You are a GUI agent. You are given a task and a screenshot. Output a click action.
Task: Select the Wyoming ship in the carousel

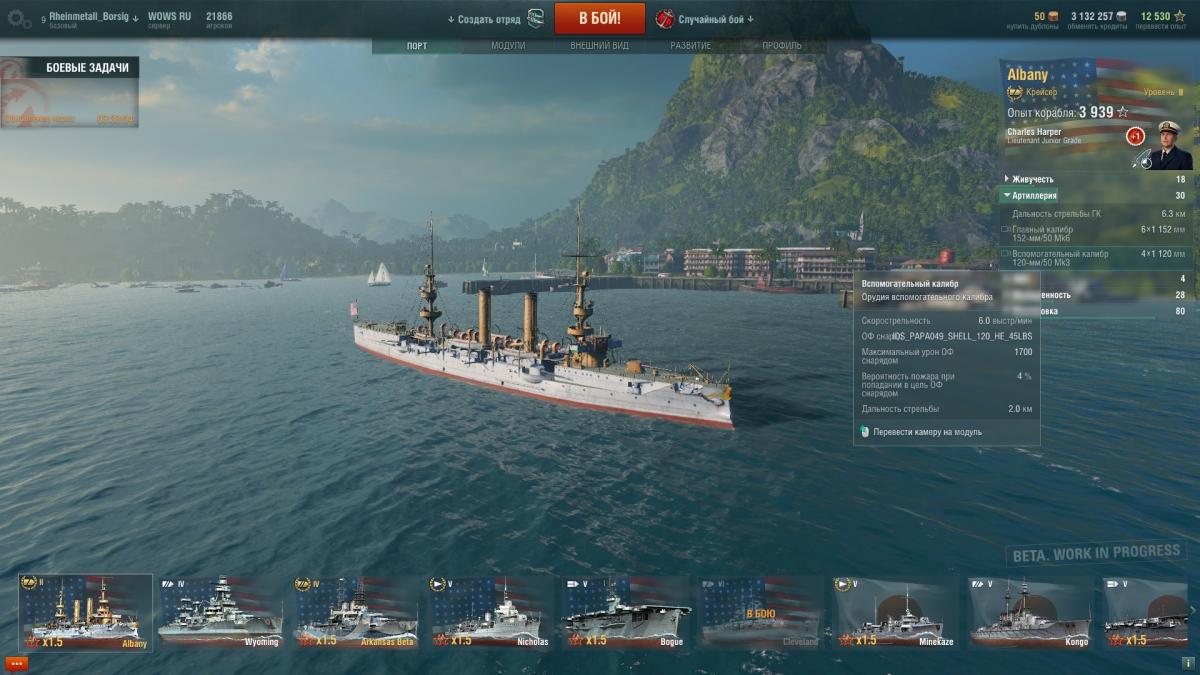(221, 612)
